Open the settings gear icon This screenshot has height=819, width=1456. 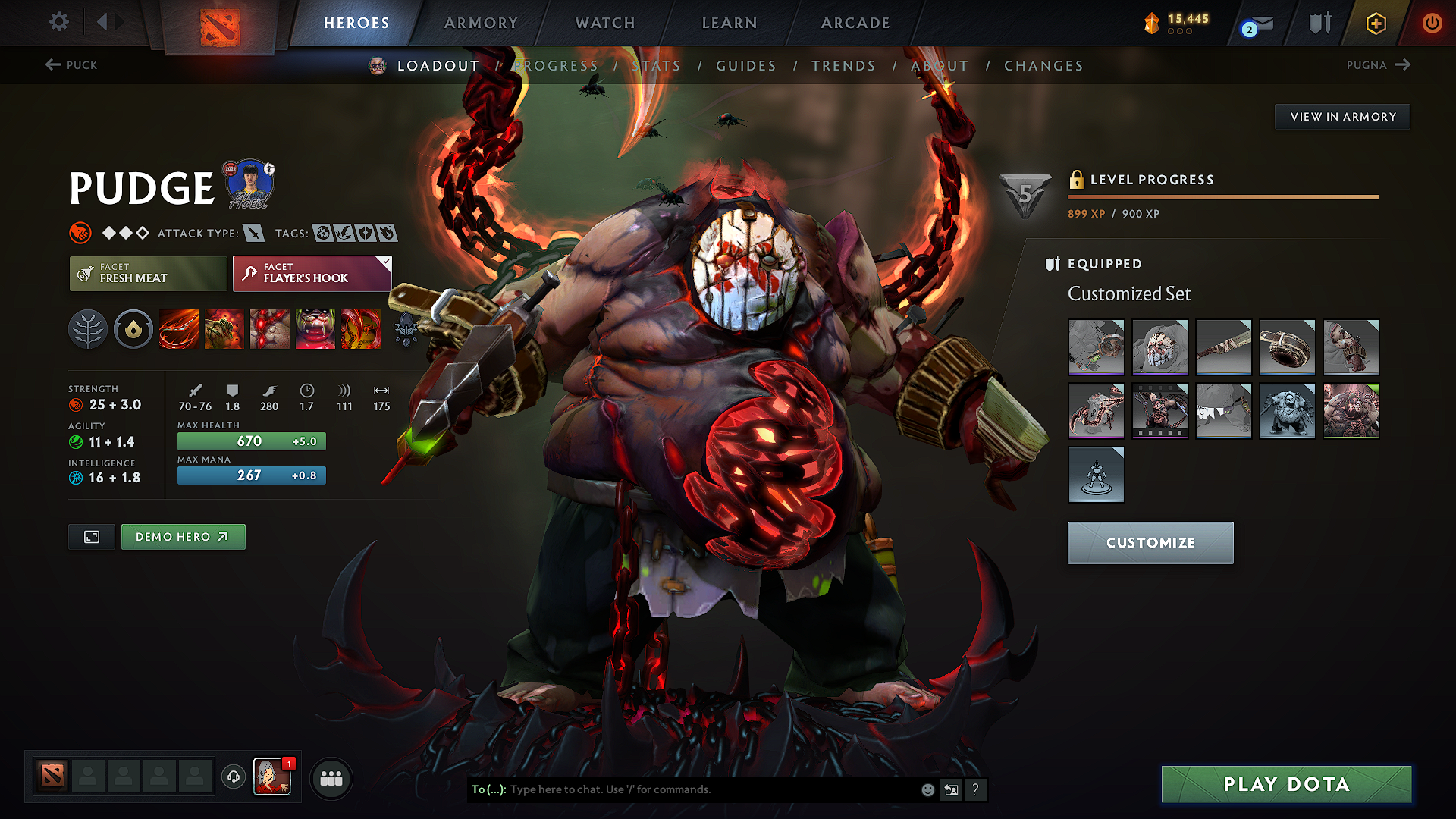58,22
